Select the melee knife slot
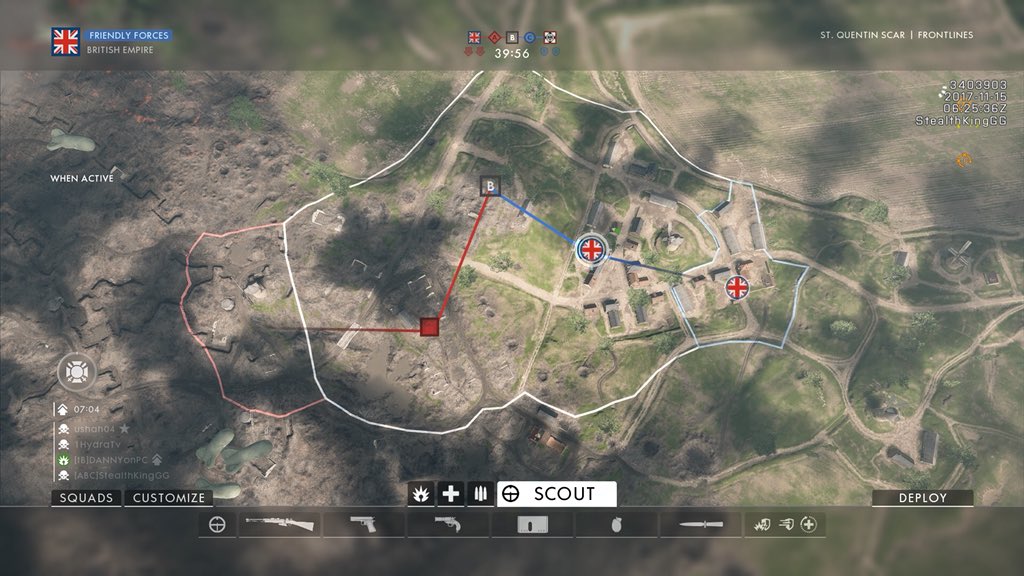 [x=697, y=524]
